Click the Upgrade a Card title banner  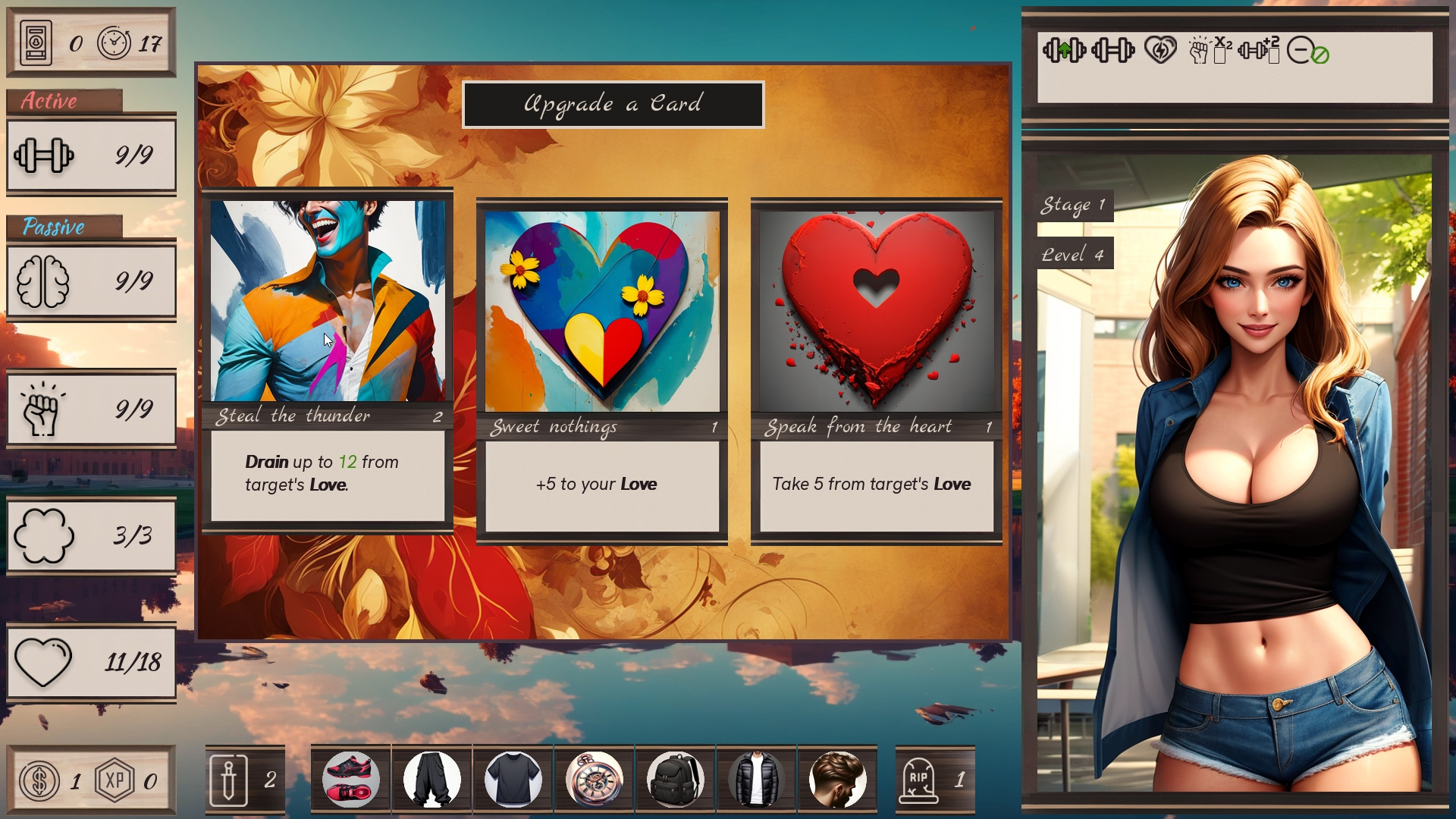point(613,105)
